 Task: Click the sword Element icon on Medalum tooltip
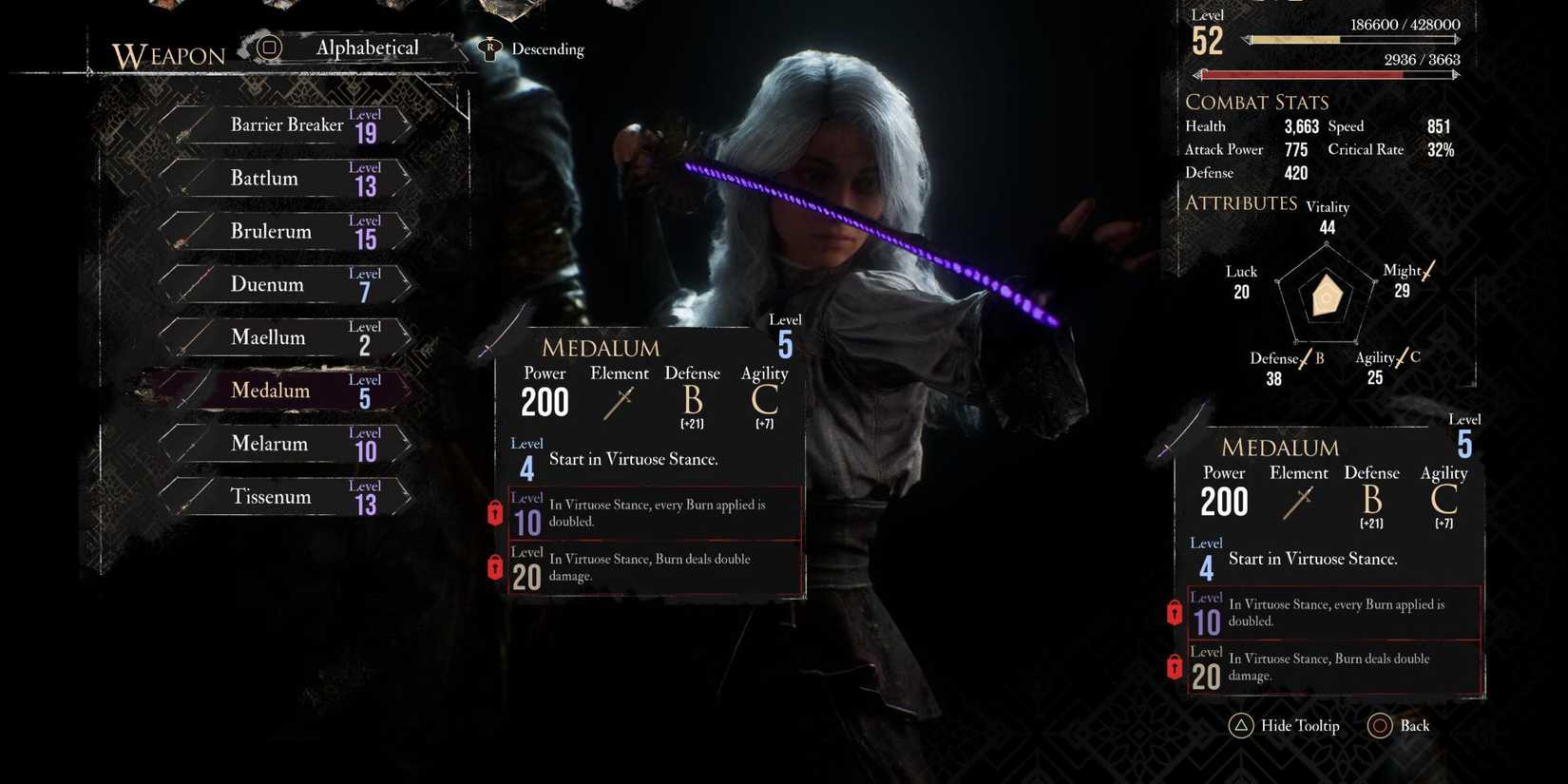pos(619,404)
